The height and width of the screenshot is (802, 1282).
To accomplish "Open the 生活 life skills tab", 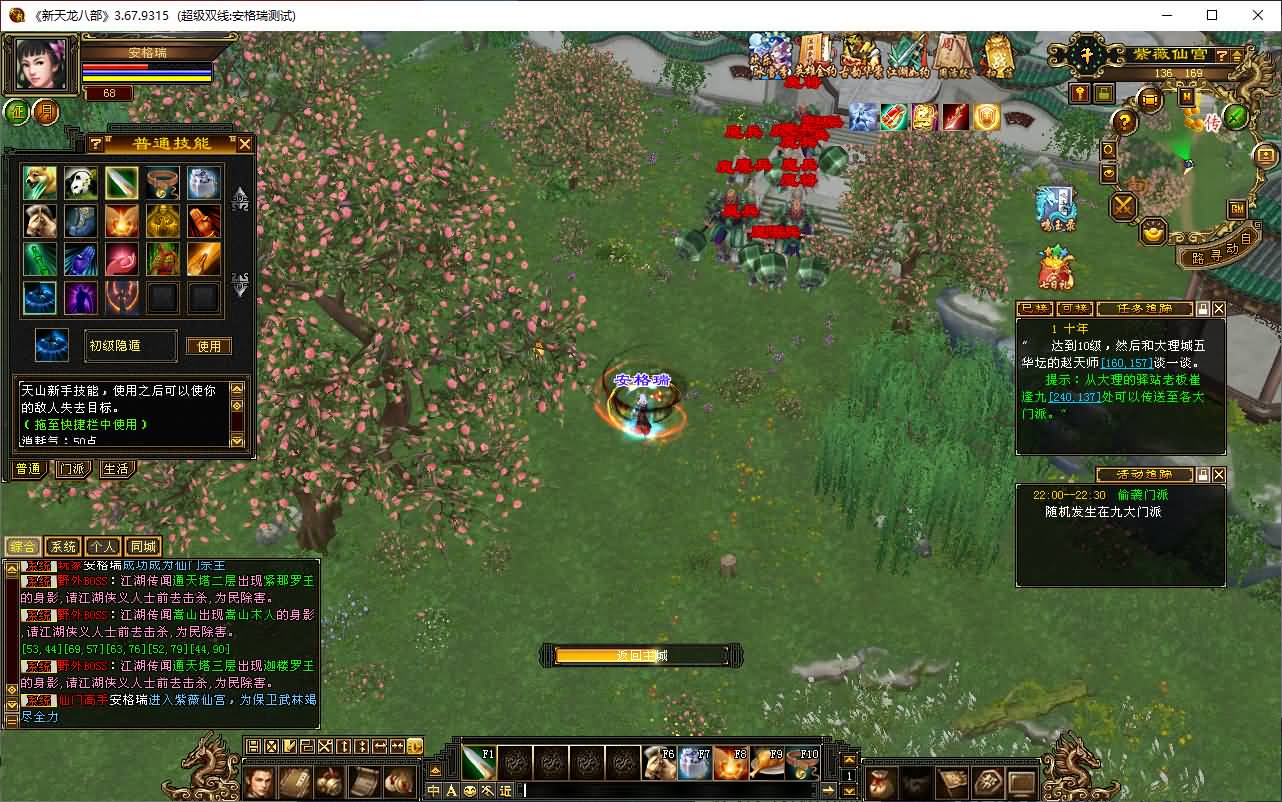I will [115, 469].
